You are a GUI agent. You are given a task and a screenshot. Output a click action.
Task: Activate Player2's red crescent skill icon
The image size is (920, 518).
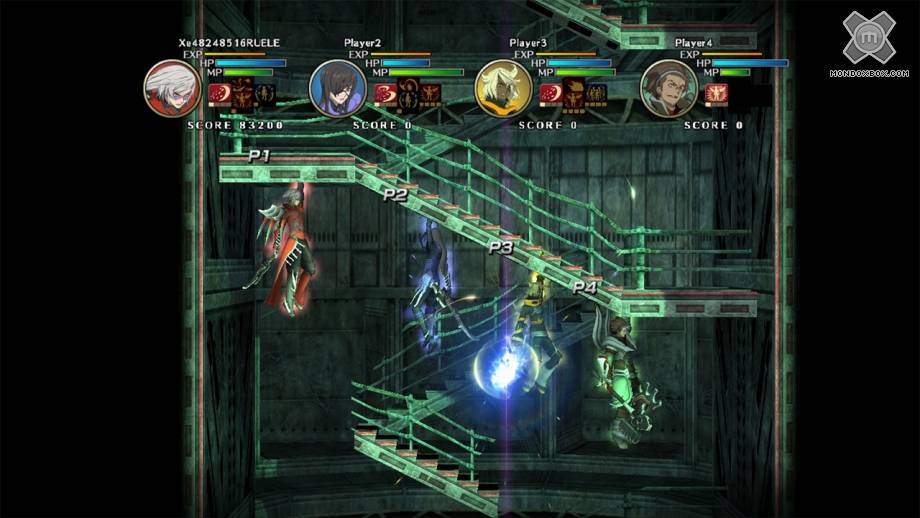385,96
